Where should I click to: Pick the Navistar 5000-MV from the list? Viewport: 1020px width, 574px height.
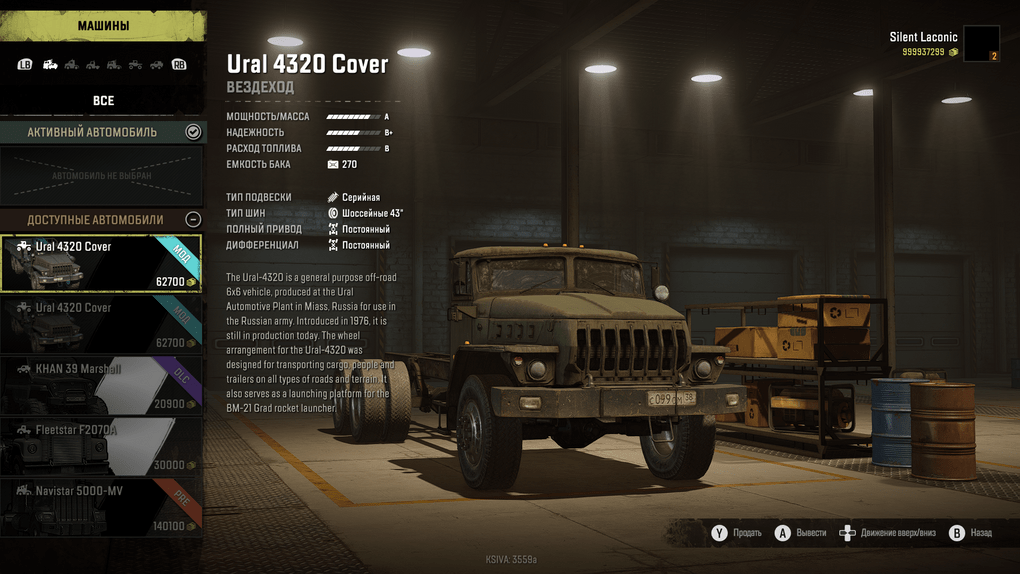pos(101,506)
